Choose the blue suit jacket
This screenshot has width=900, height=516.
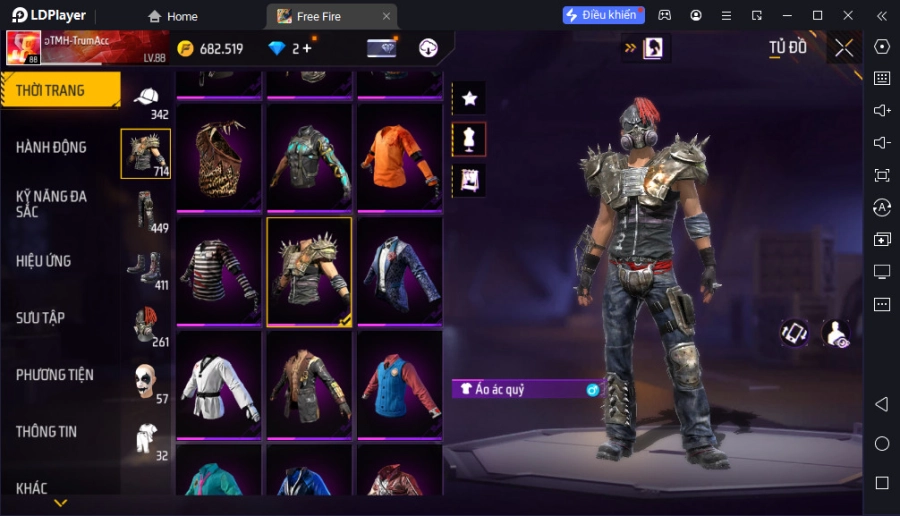pyautogui.click(x=399, y=271)
